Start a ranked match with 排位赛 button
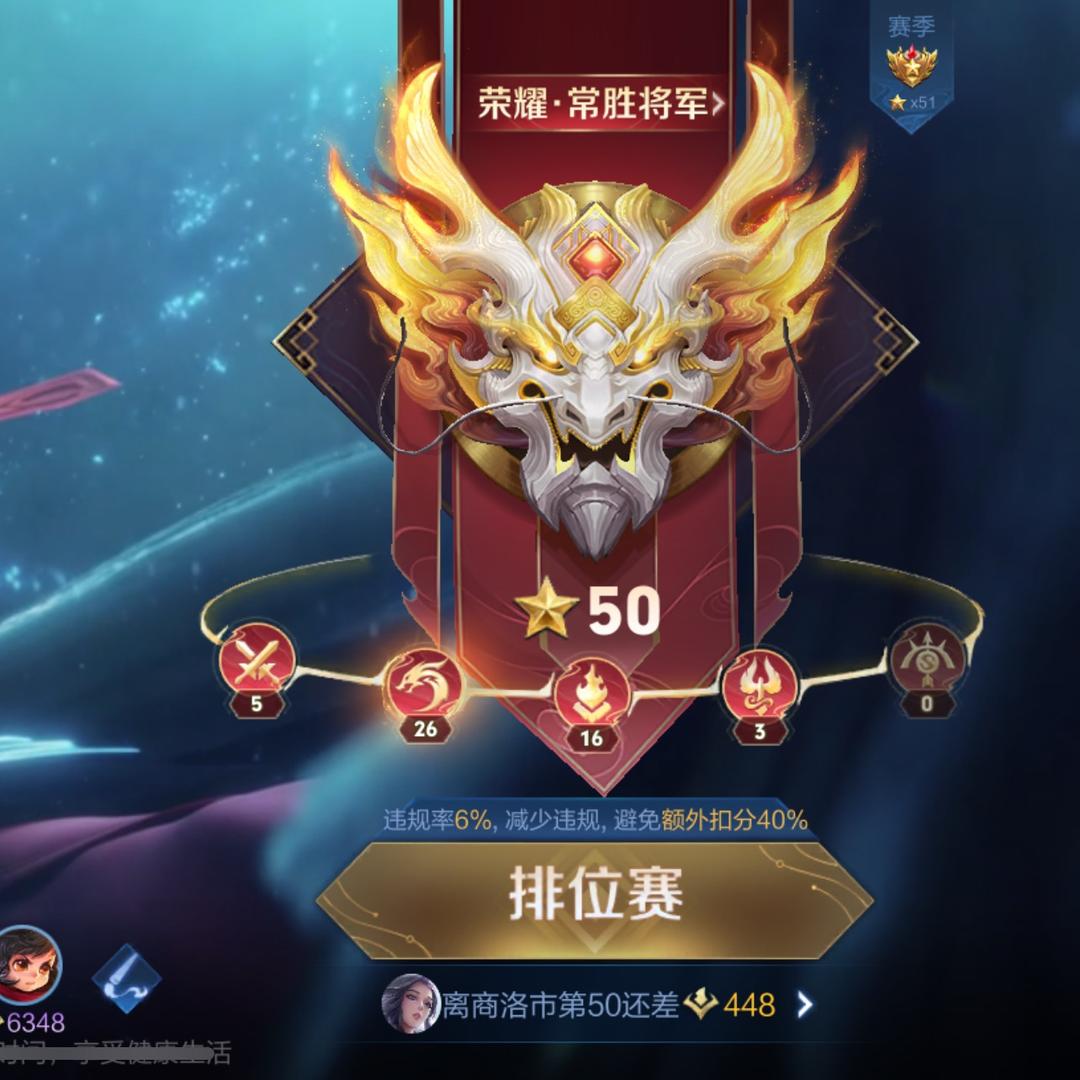The width and height of the screenshot is (1080, 1080). point(596,895)
